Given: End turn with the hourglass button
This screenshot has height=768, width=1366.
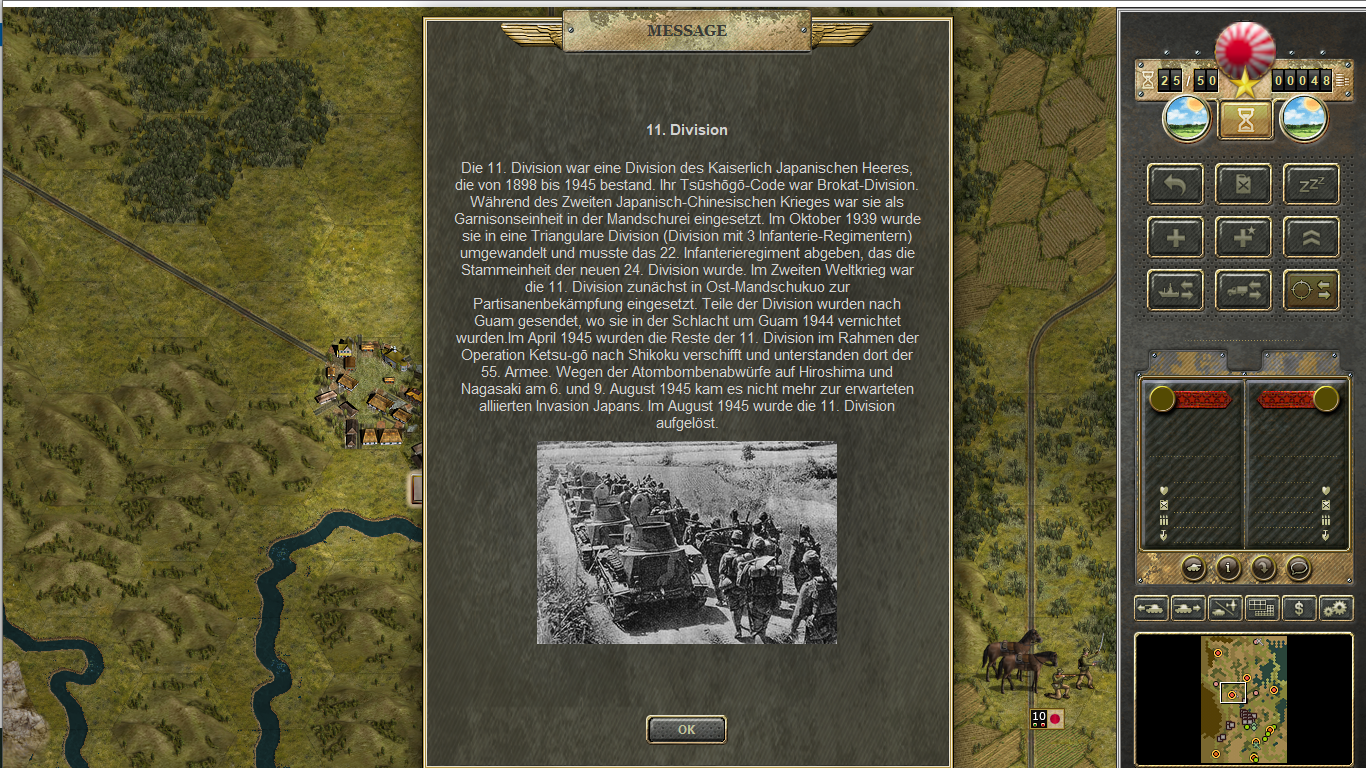Looking at the screenshot, I should coord(1245,120).
